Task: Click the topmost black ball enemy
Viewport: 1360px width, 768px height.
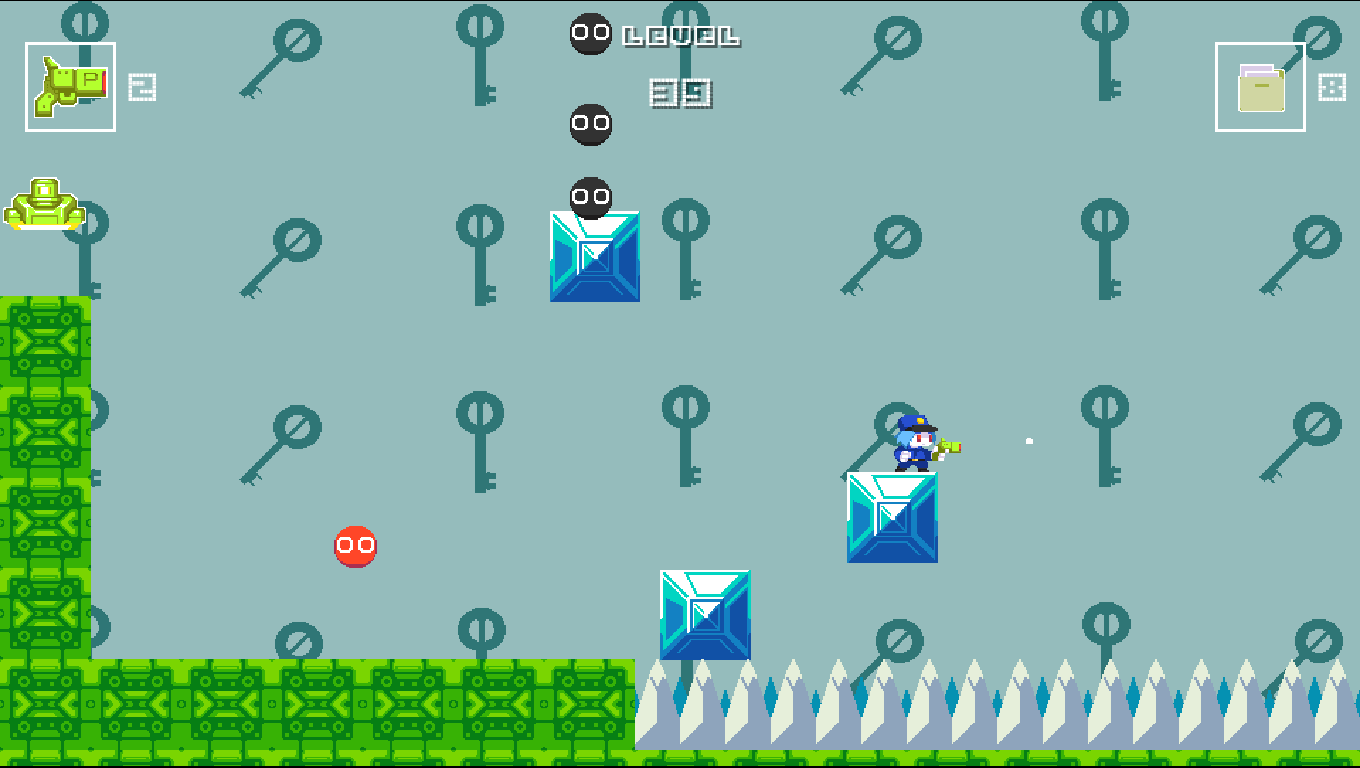Action: 589,34
